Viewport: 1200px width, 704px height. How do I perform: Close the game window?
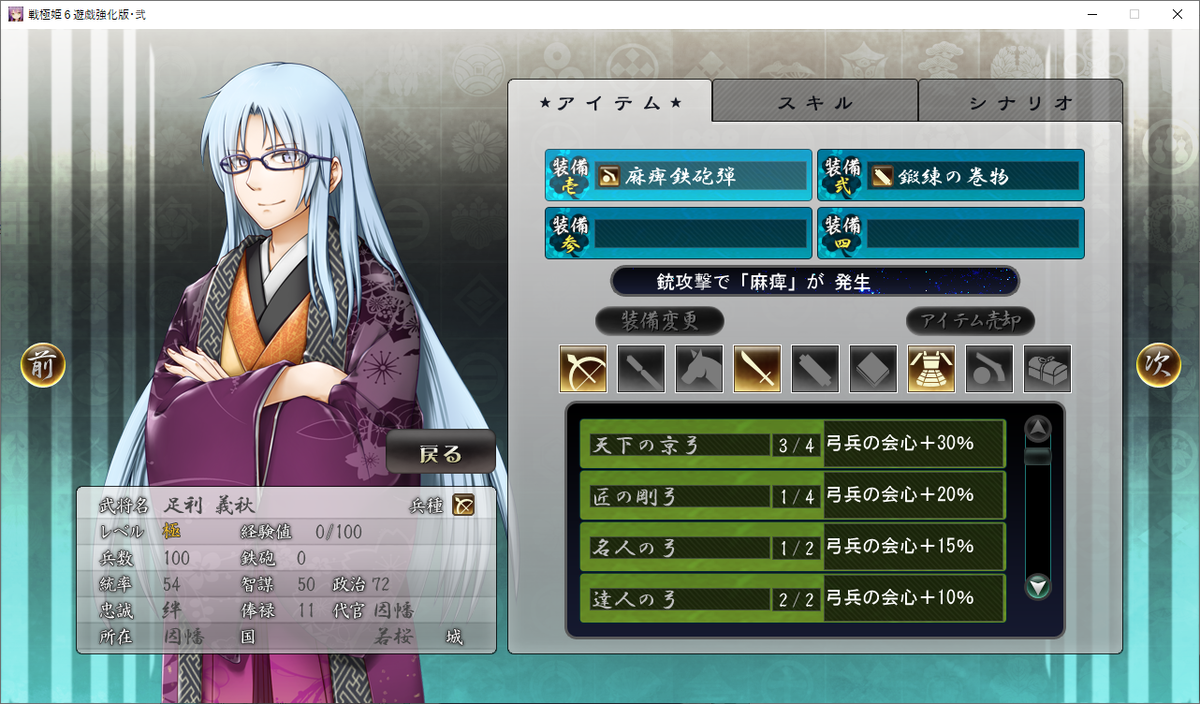click(1177, 14)
